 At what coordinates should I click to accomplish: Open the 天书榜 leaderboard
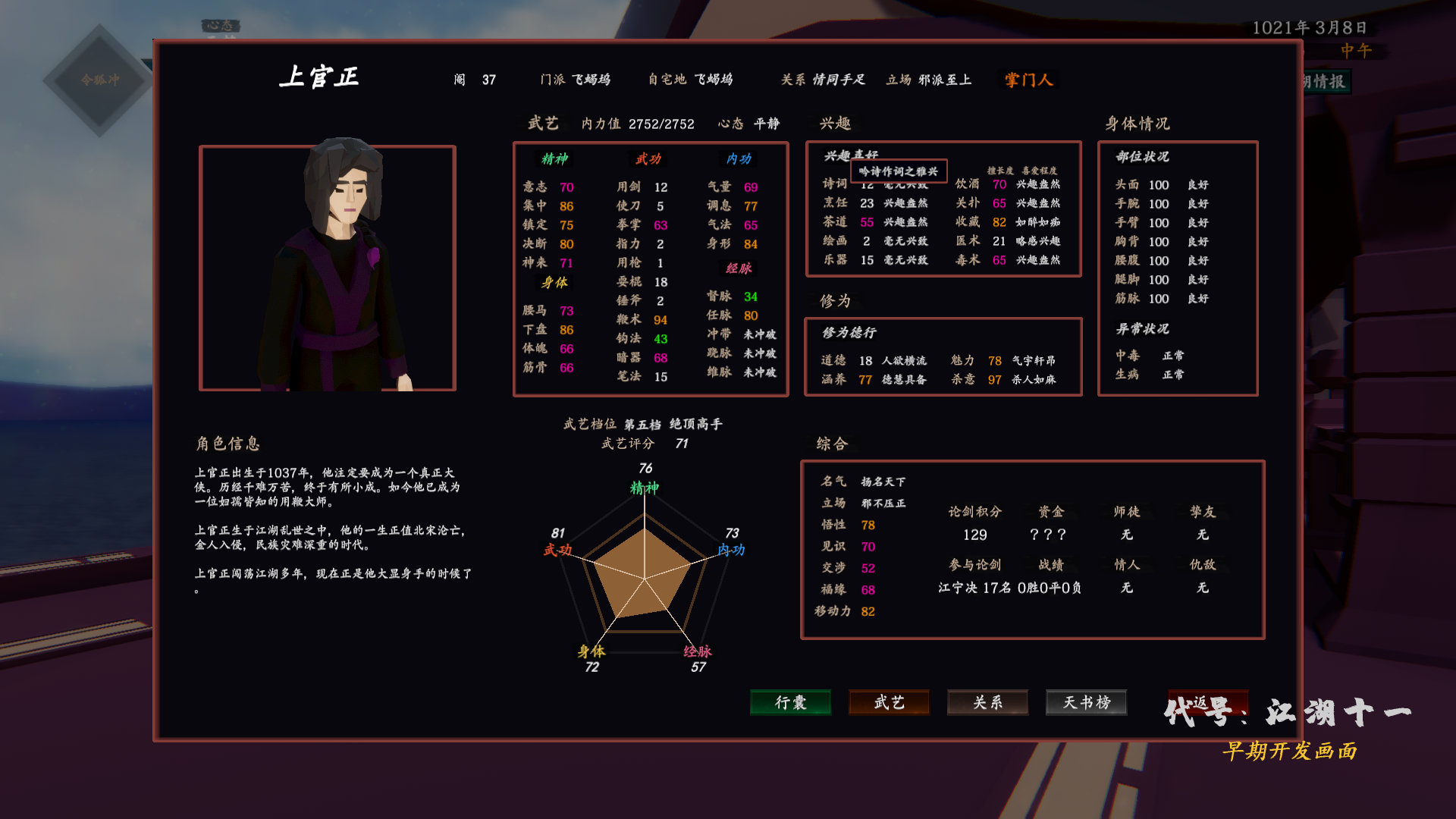click(x=1086, y=703)
